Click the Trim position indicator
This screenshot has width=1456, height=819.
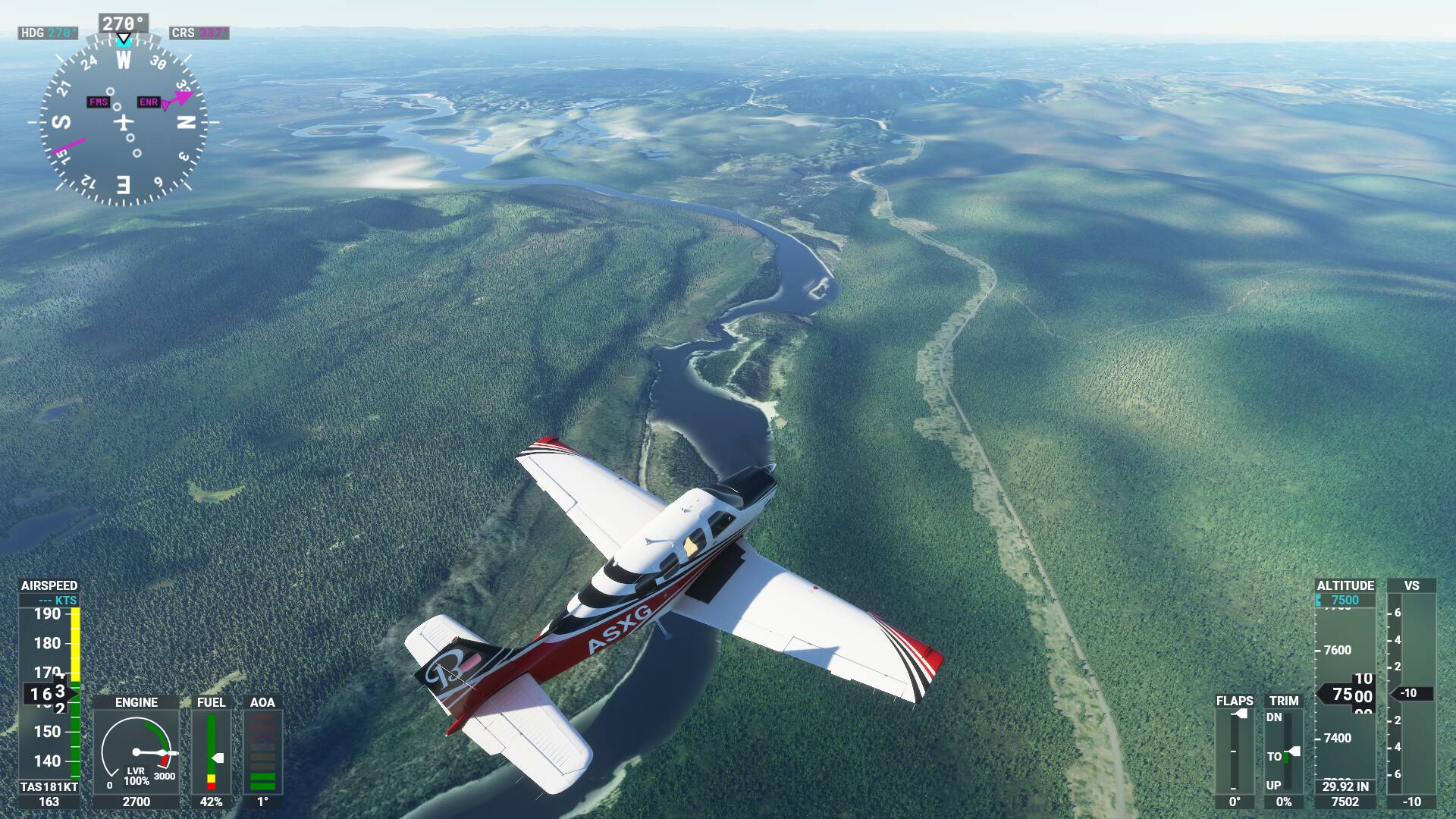(1283, 752)
